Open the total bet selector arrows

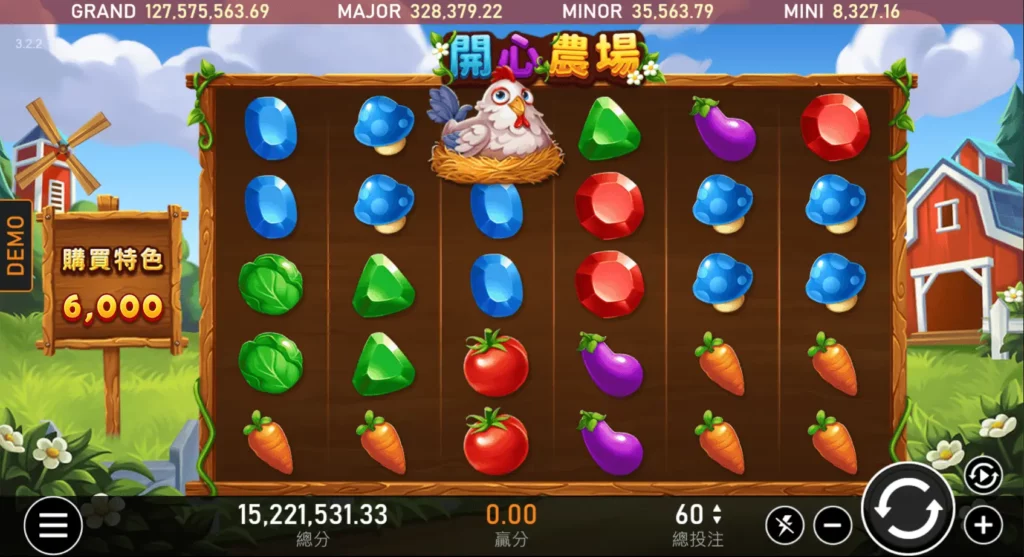716,514
